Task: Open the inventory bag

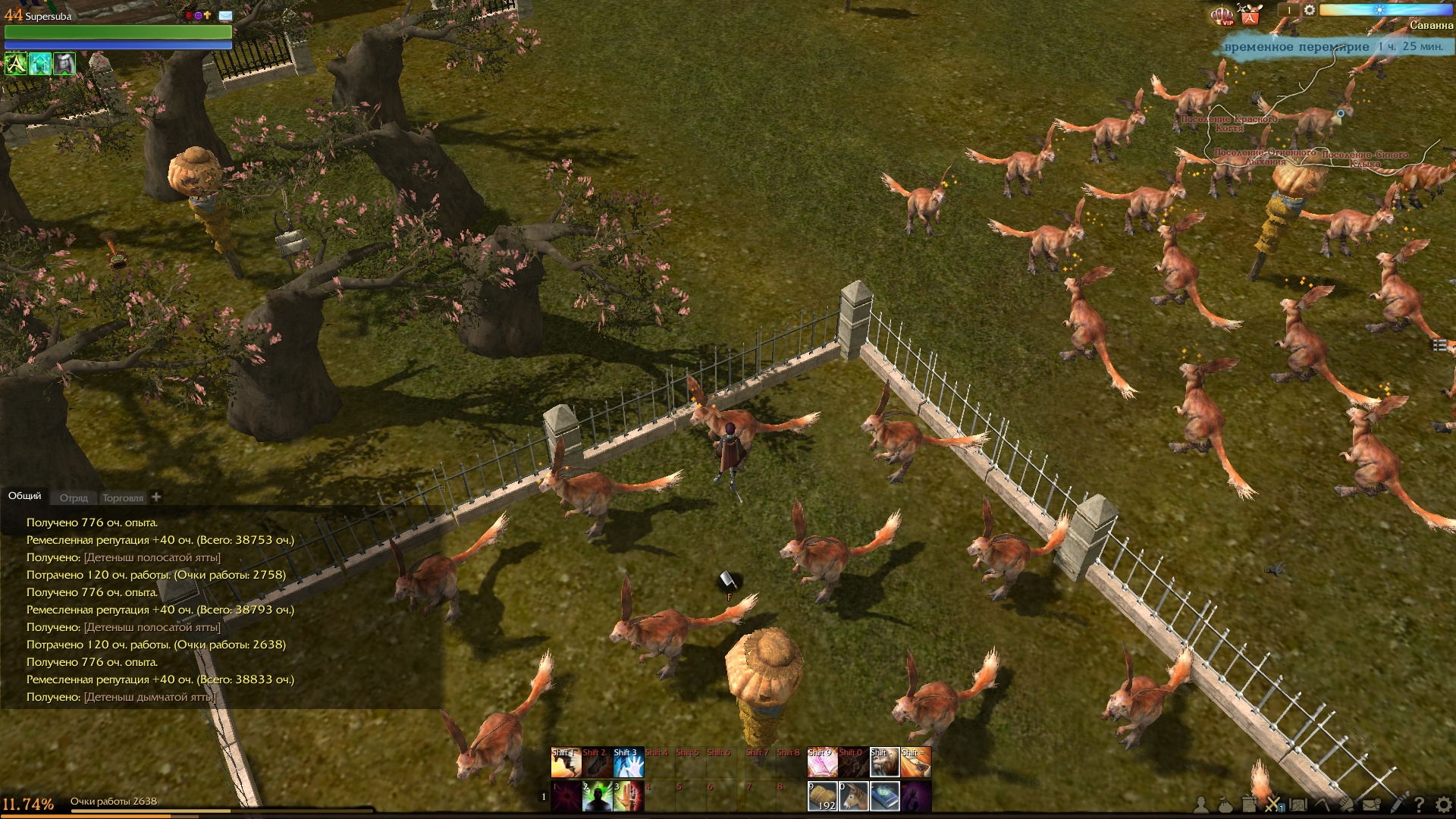Action: coord(1225,805)
